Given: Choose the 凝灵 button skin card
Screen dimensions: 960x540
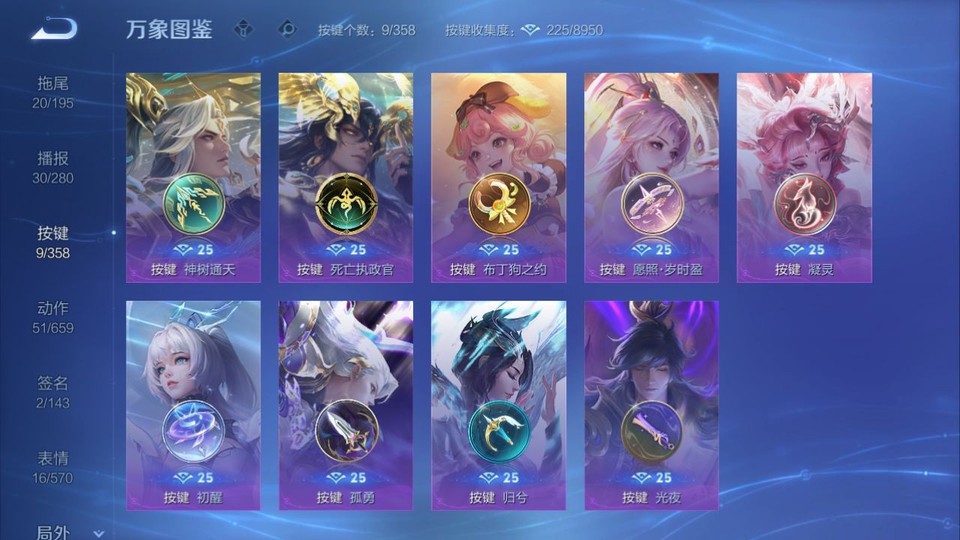Looking at the screenshot, I should click(804, 177).
